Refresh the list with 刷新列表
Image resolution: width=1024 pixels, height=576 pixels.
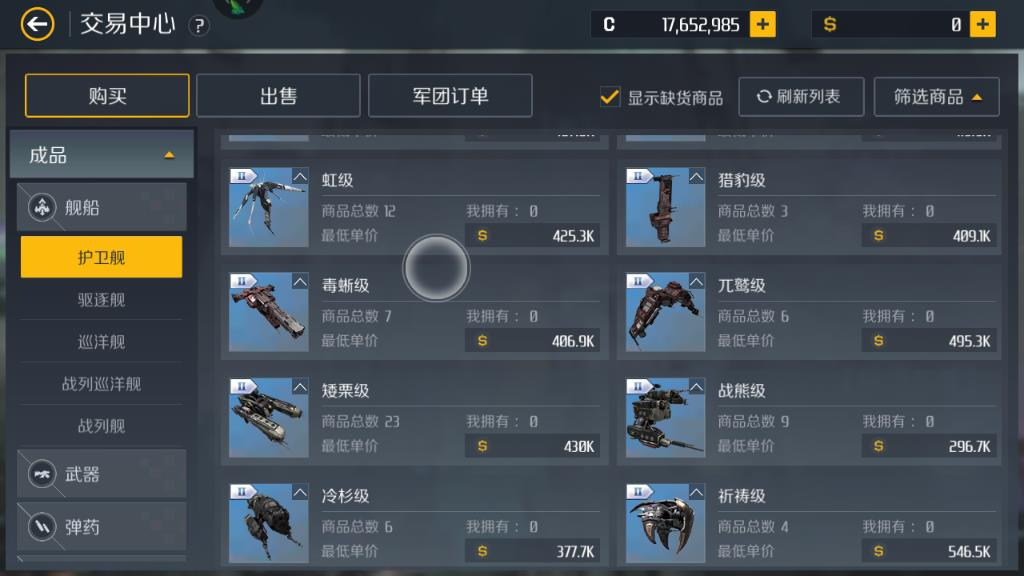(799, 97)
